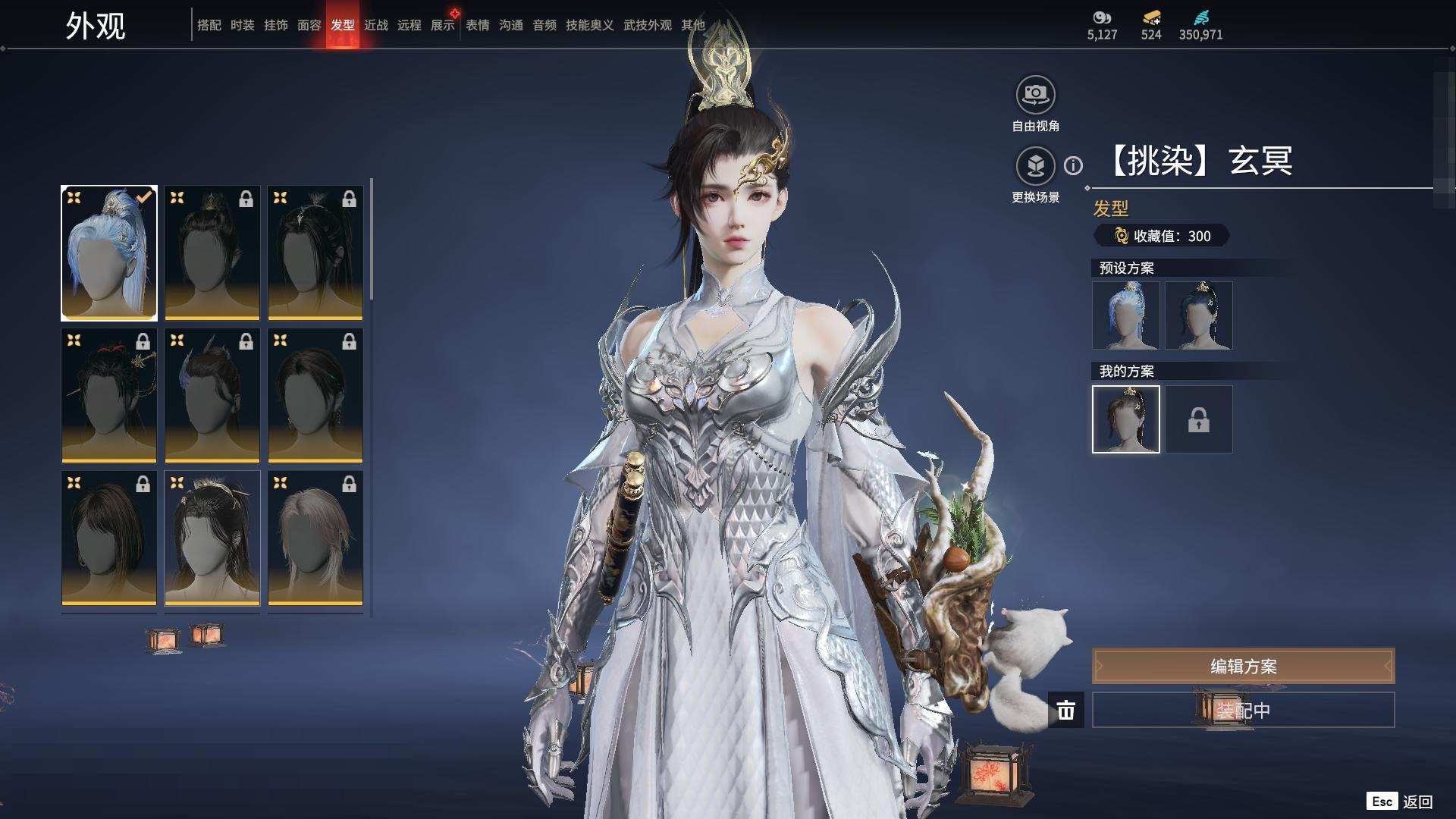Select the 表情 tab
Viewport: 1456px width, 819px height.
[478, 25]
